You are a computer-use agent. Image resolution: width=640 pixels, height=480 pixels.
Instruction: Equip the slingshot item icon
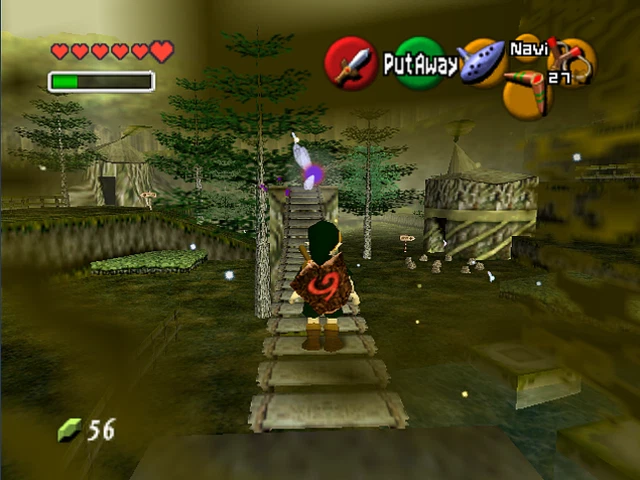[573, 60]
